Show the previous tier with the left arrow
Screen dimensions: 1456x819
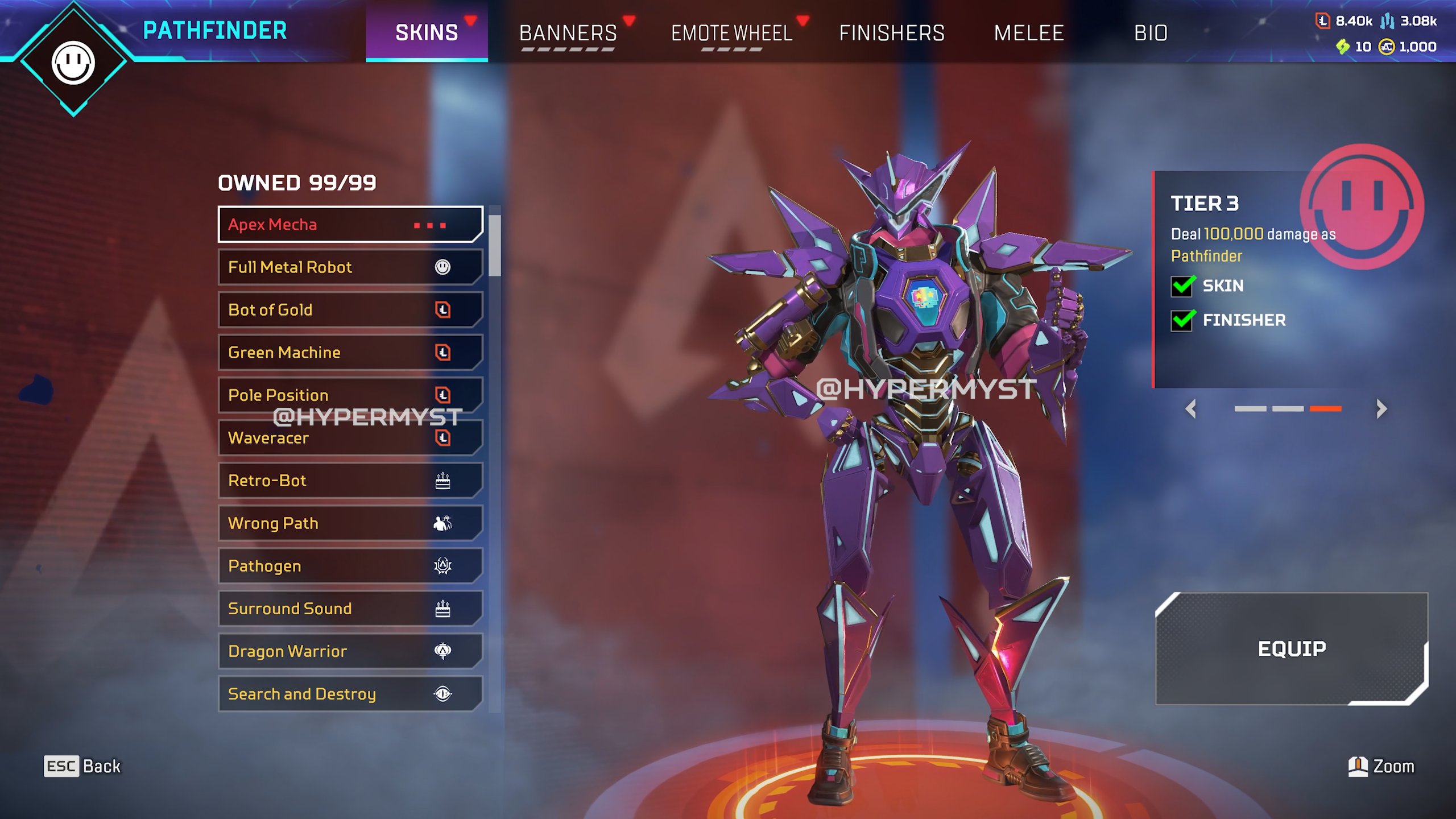pos(1191,408)
